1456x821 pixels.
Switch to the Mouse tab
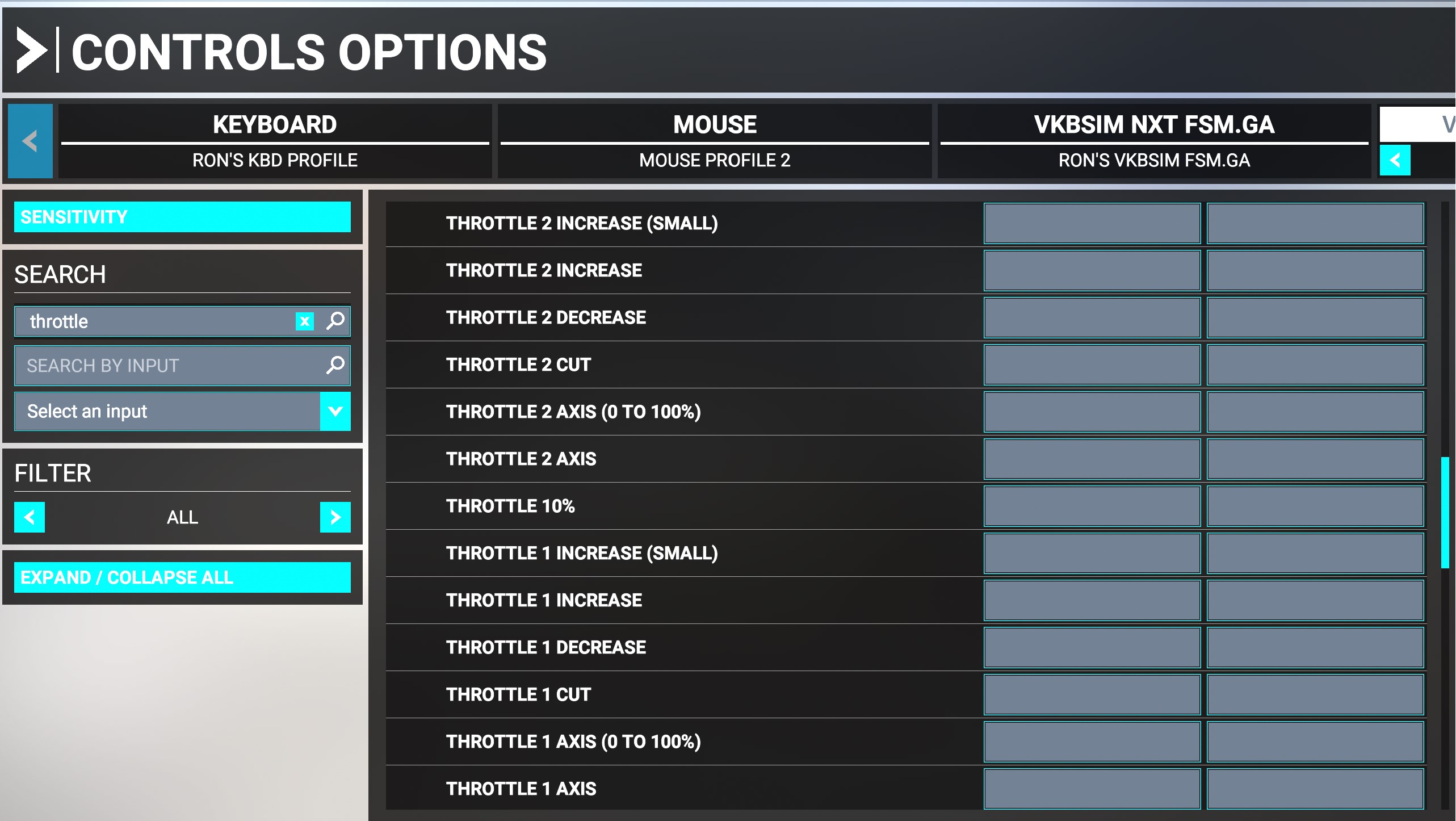714,124
